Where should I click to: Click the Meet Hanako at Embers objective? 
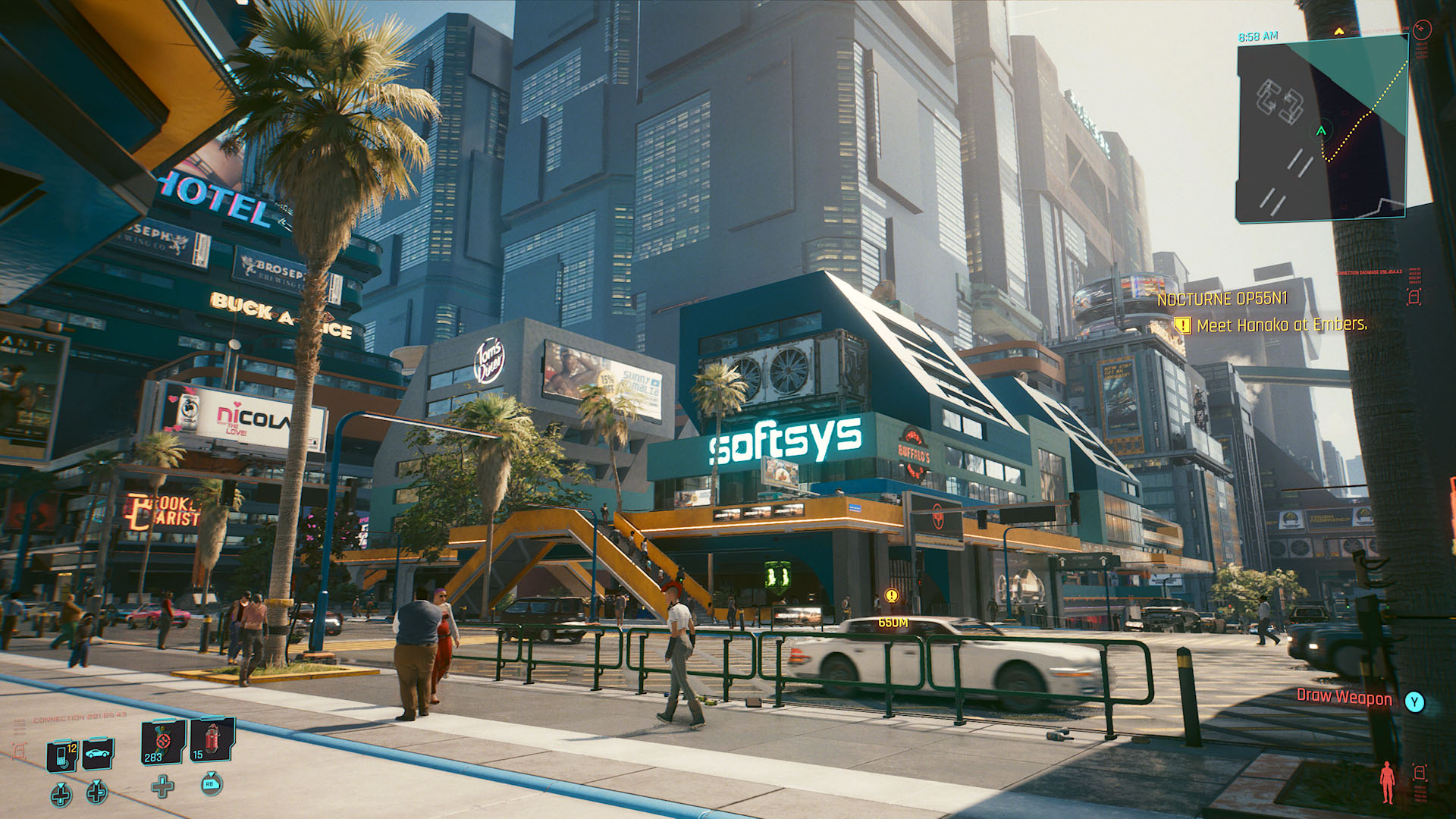point(1282,325)
